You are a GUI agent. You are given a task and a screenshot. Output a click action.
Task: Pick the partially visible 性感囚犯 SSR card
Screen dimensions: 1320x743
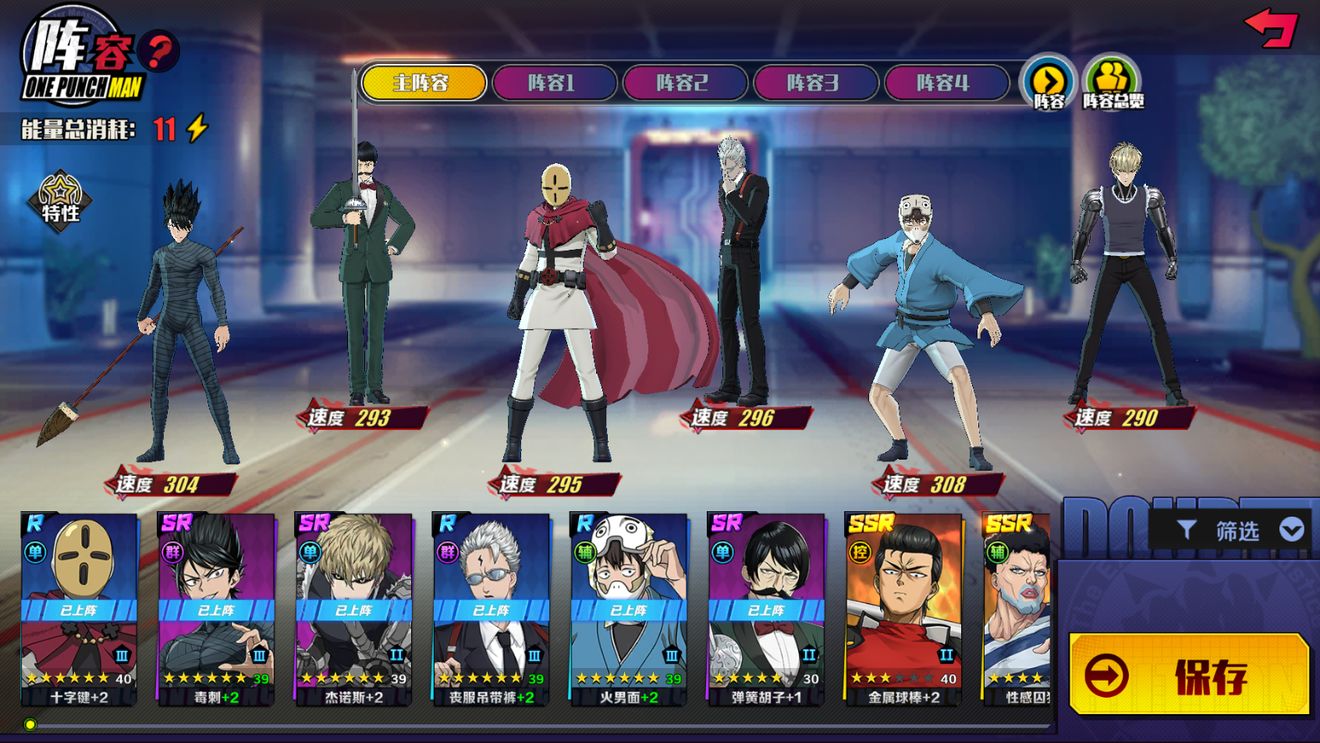pyautogui.click(x=1016, y=608)
